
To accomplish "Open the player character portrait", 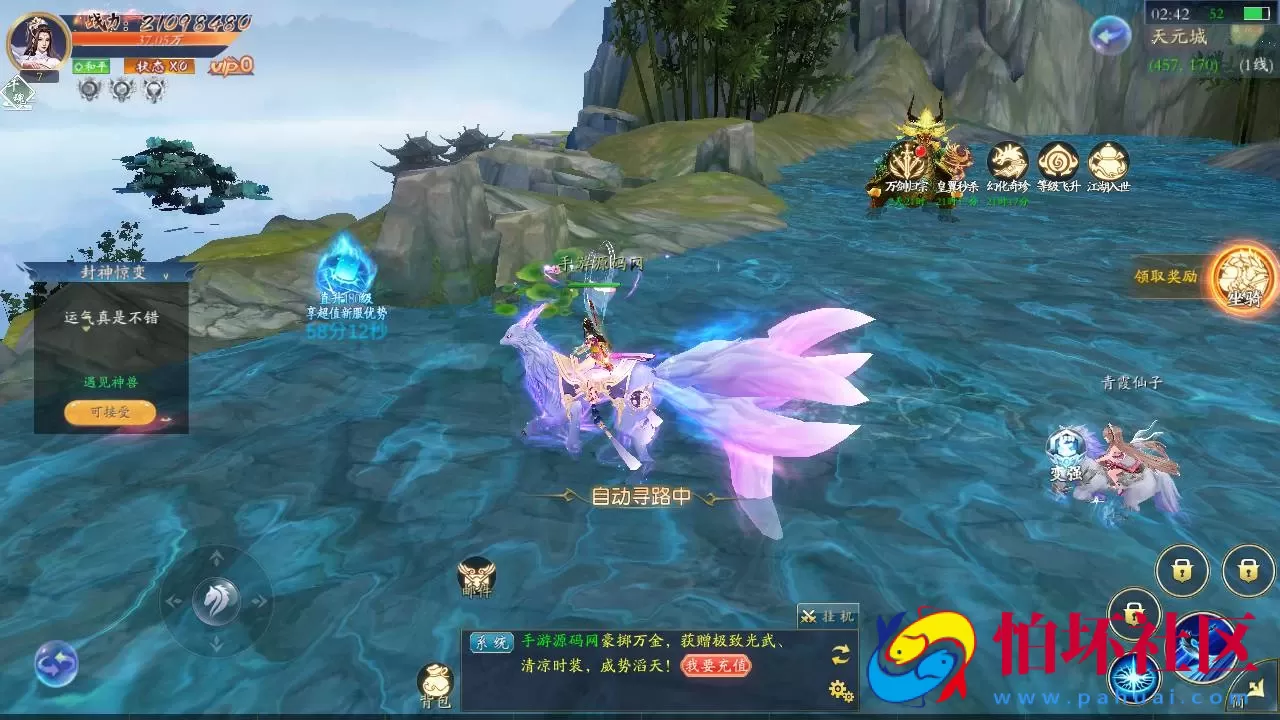I will click(38, 42).
